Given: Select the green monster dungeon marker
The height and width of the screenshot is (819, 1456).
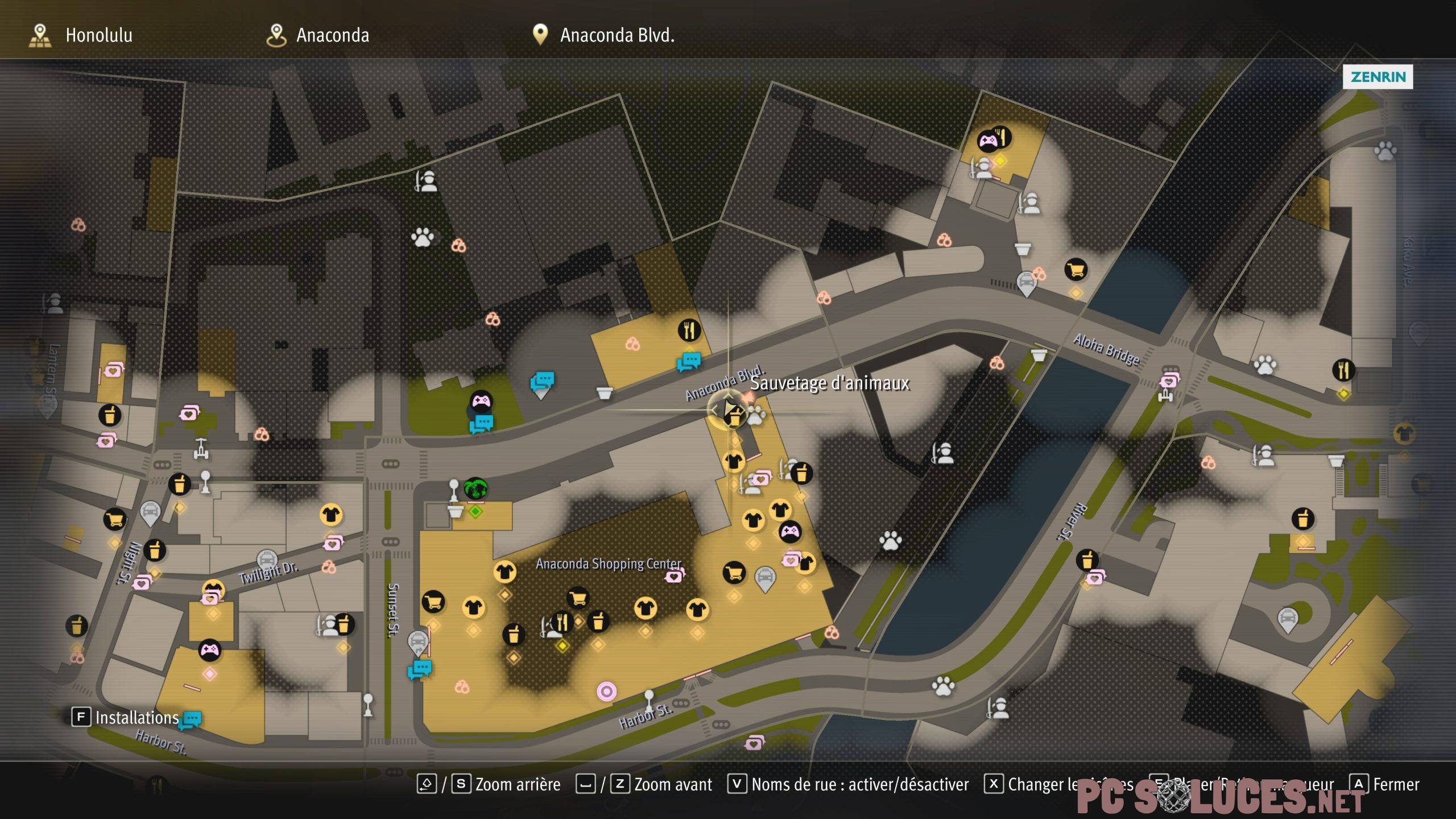Looking at the screenshot, I should (x=475, y=489).
